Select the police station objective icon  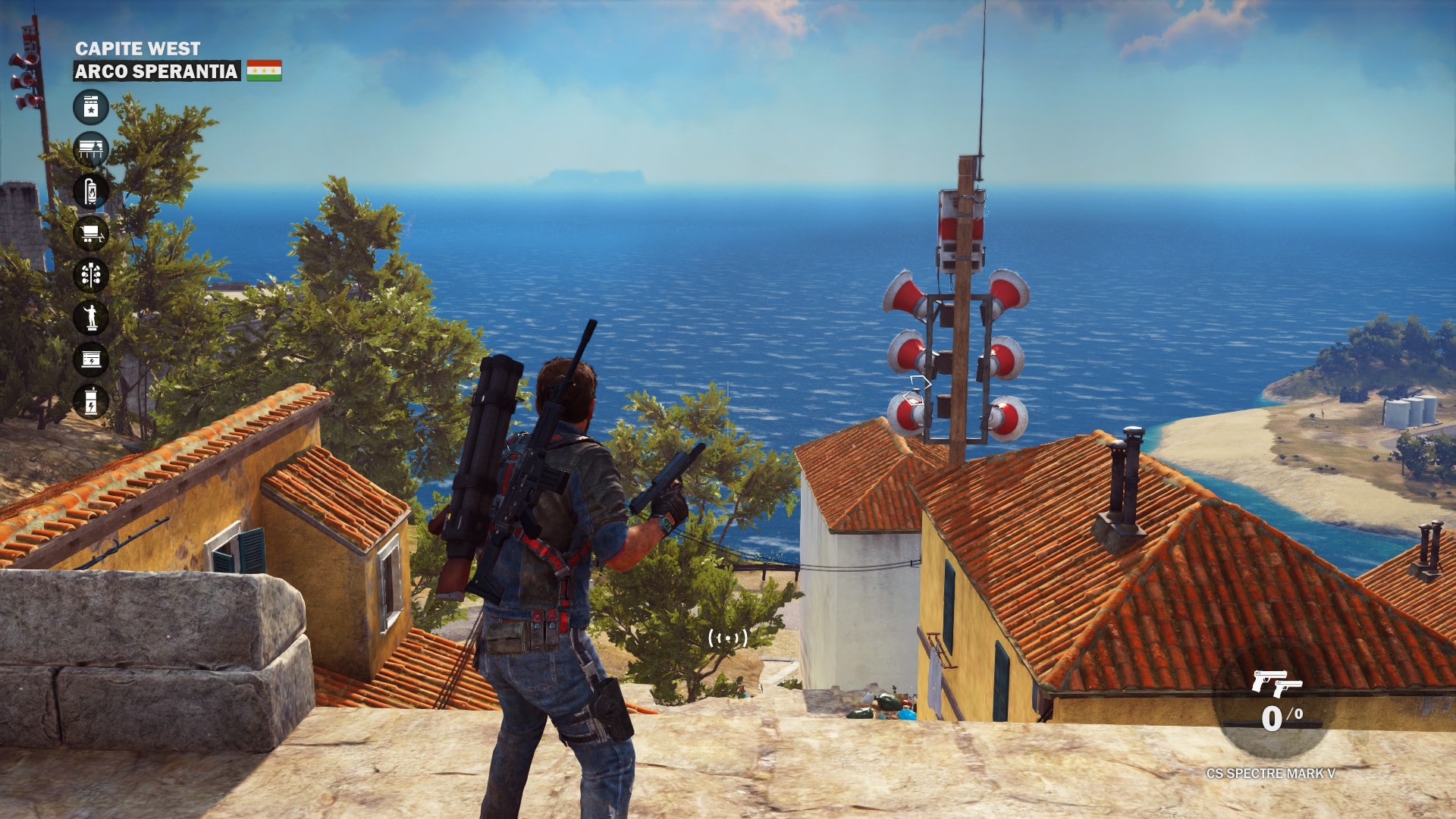tap(91, 106)
